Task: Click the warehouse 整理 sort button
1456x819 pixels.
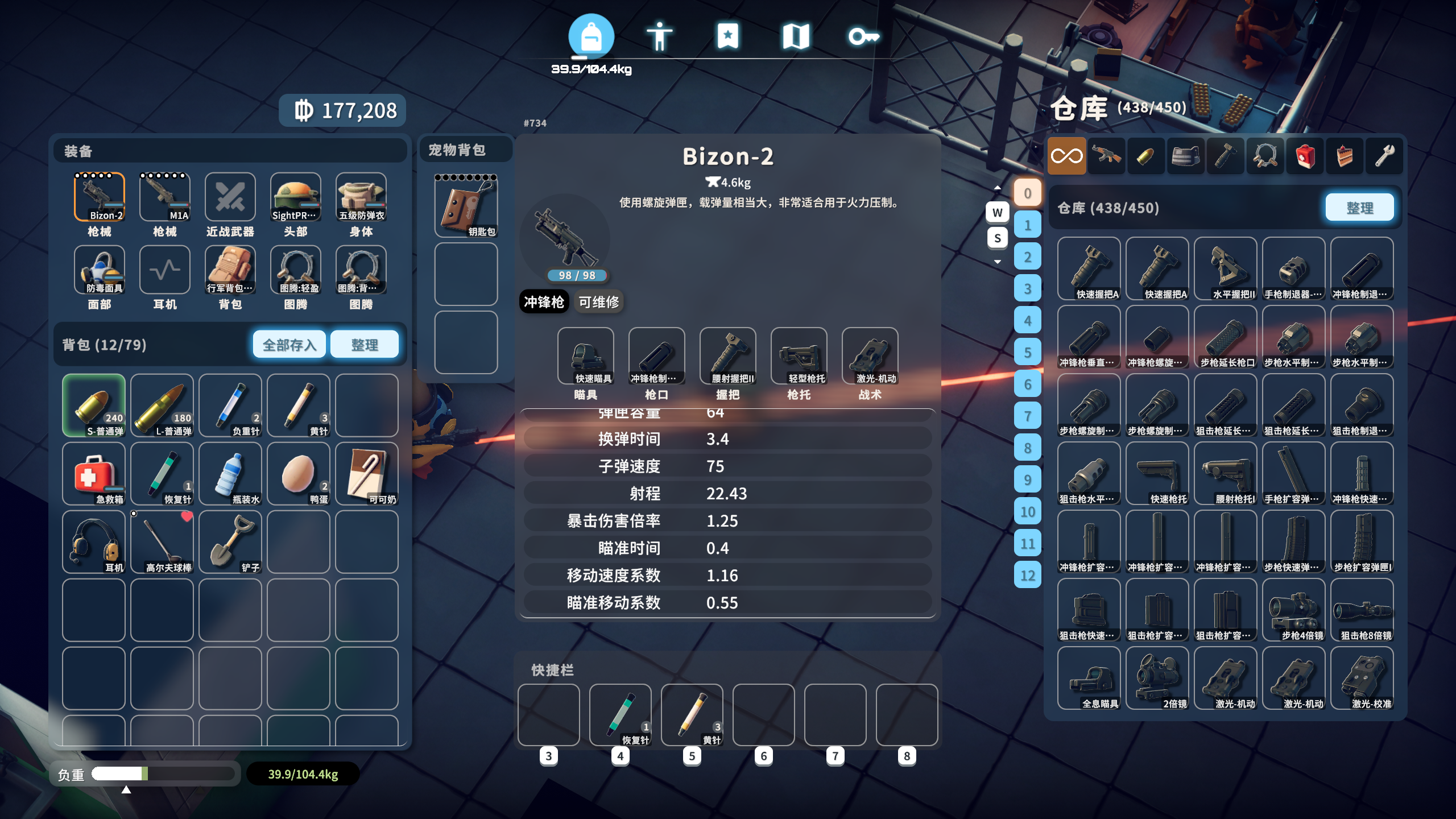Action: (1359, 208)
